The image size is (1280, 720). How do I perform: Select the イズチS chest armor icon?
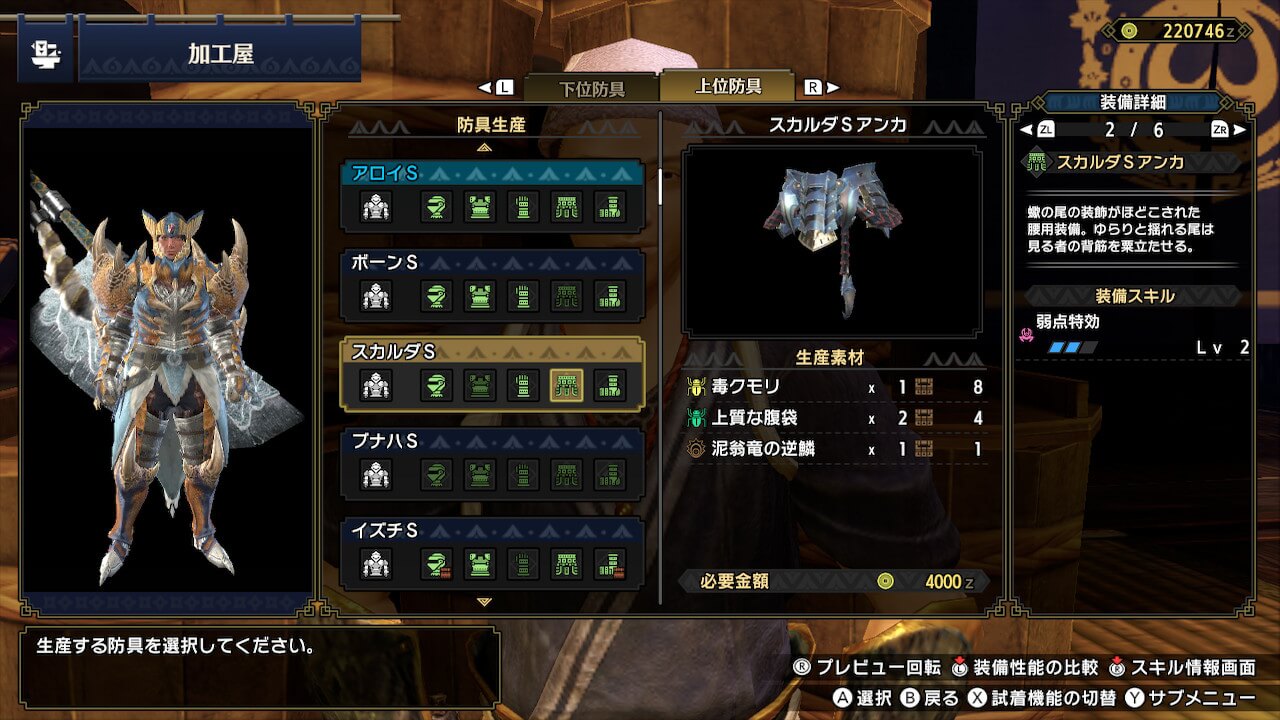click(479, 564)
